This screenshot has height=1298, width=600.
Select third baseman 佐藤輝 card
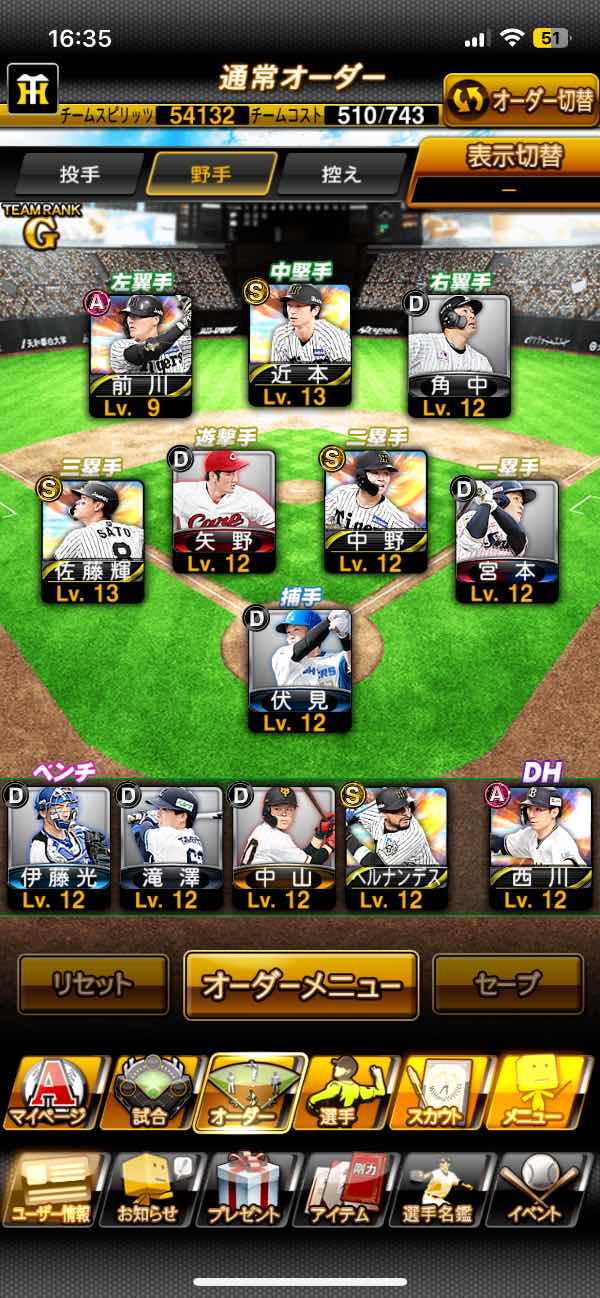(x=92, y=541)
